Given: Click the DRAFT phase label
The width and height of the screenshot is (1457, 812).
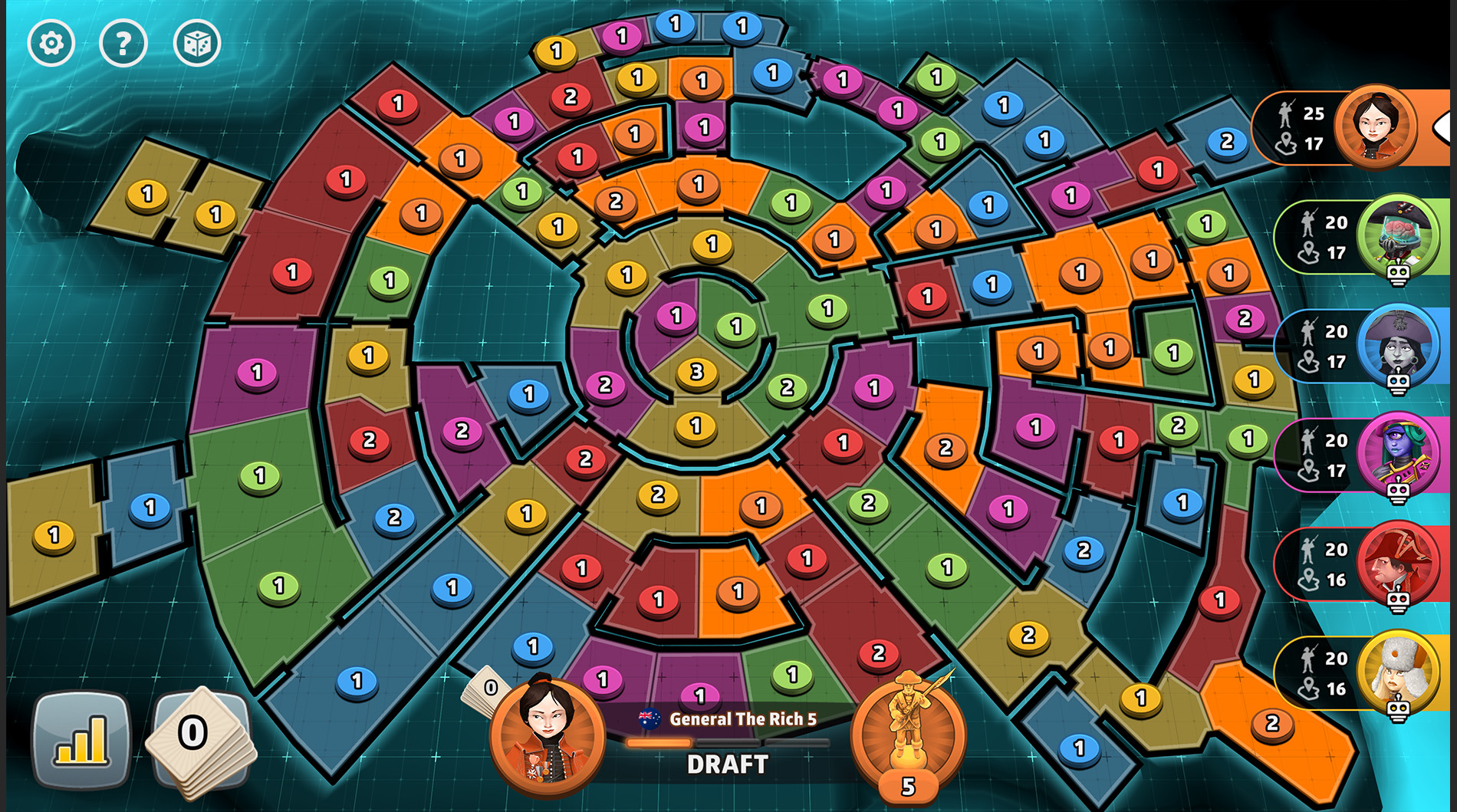Looking at the screenshot, I should [727, 764].
